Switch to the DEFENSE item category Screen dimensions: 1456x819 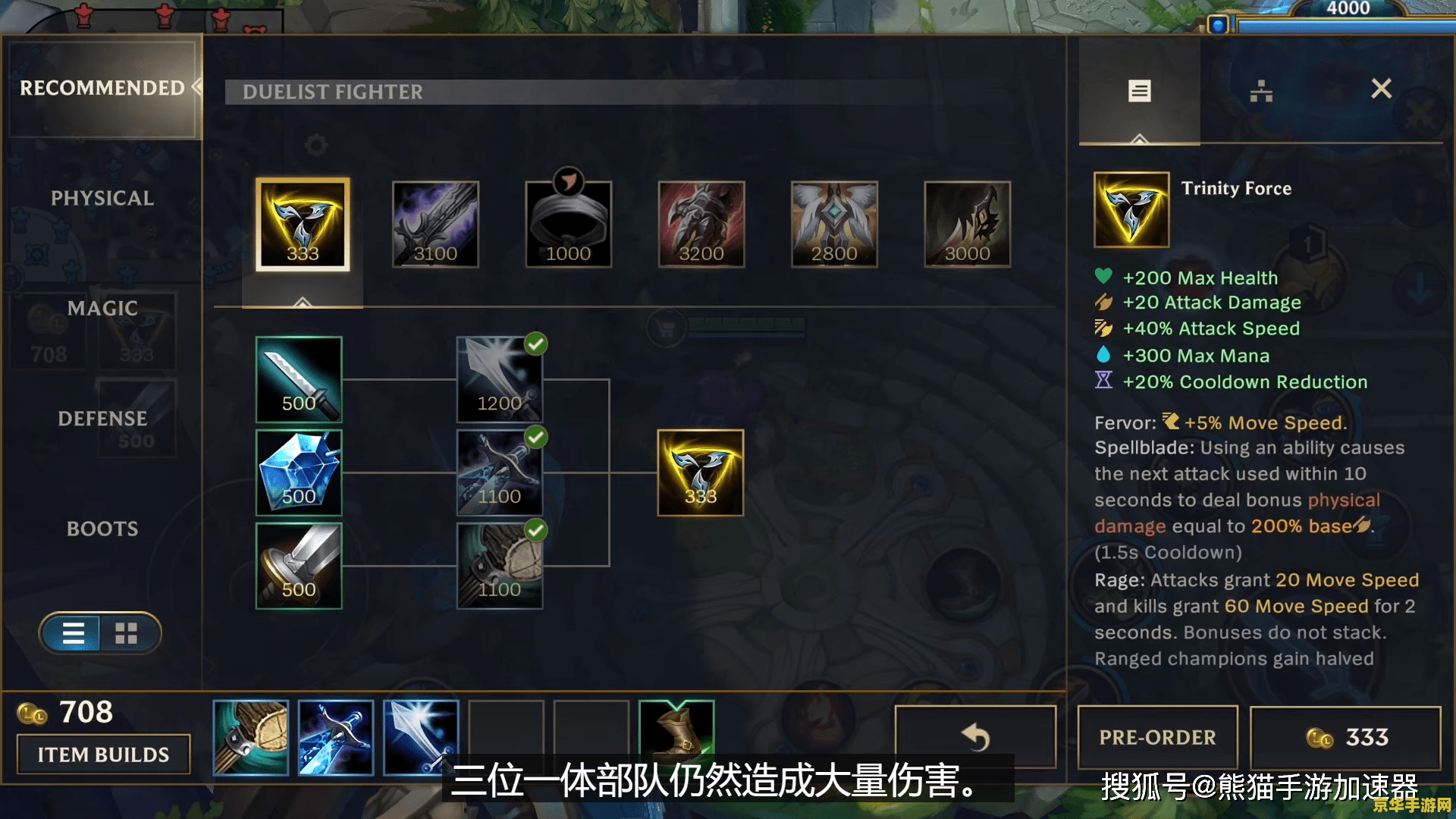pos(102,418)
